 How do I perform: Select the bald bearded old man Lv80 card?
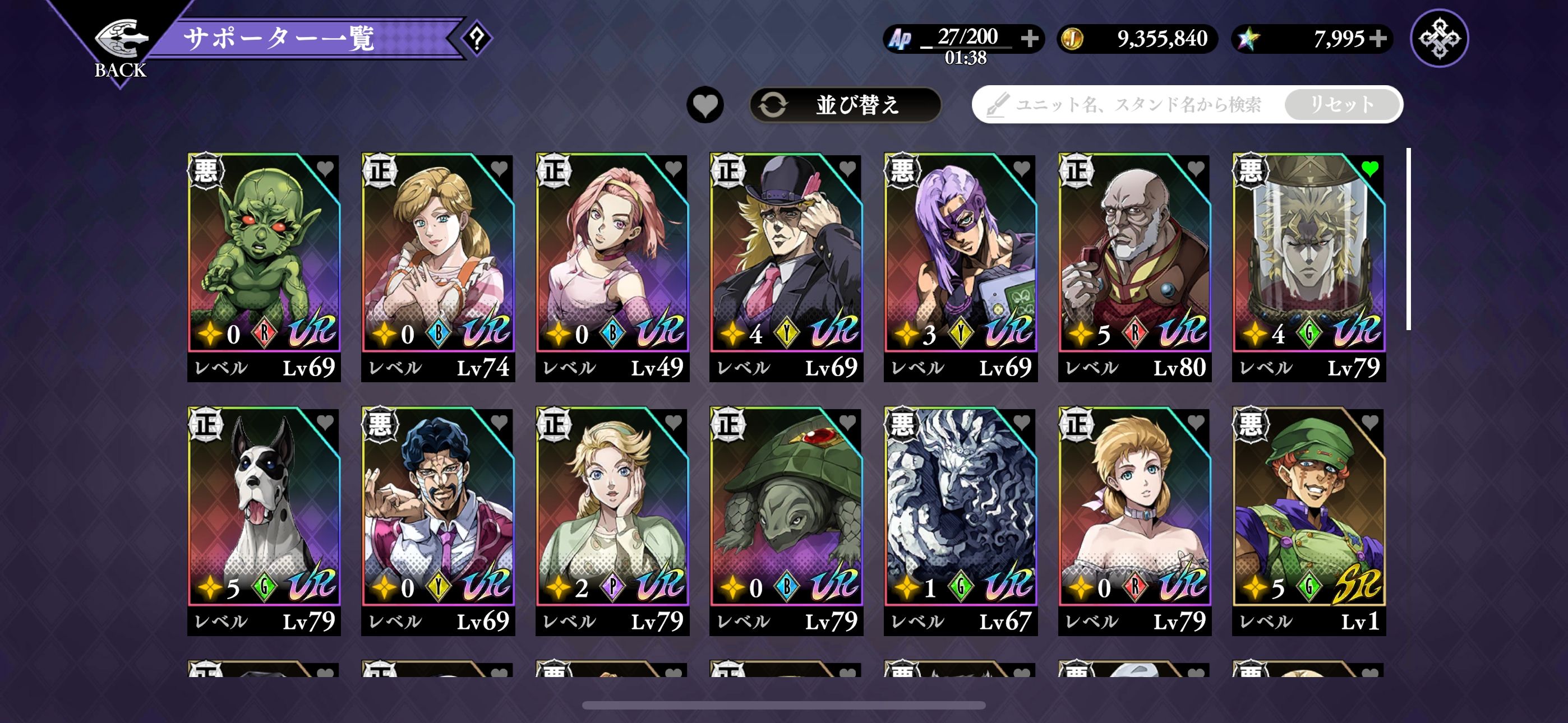(1134, 256)
